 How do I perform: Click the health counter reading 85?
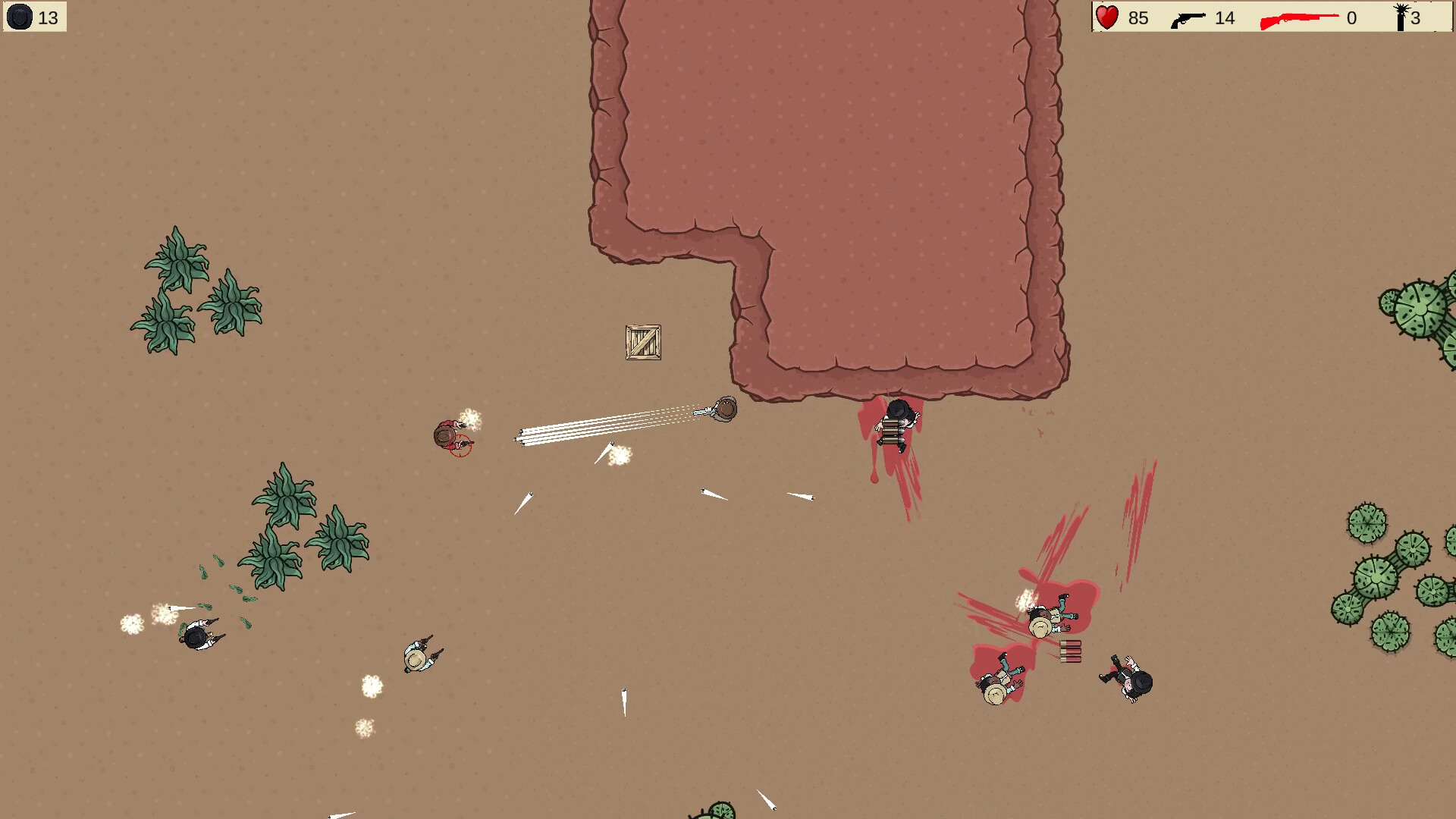(x=1137, y=17)
